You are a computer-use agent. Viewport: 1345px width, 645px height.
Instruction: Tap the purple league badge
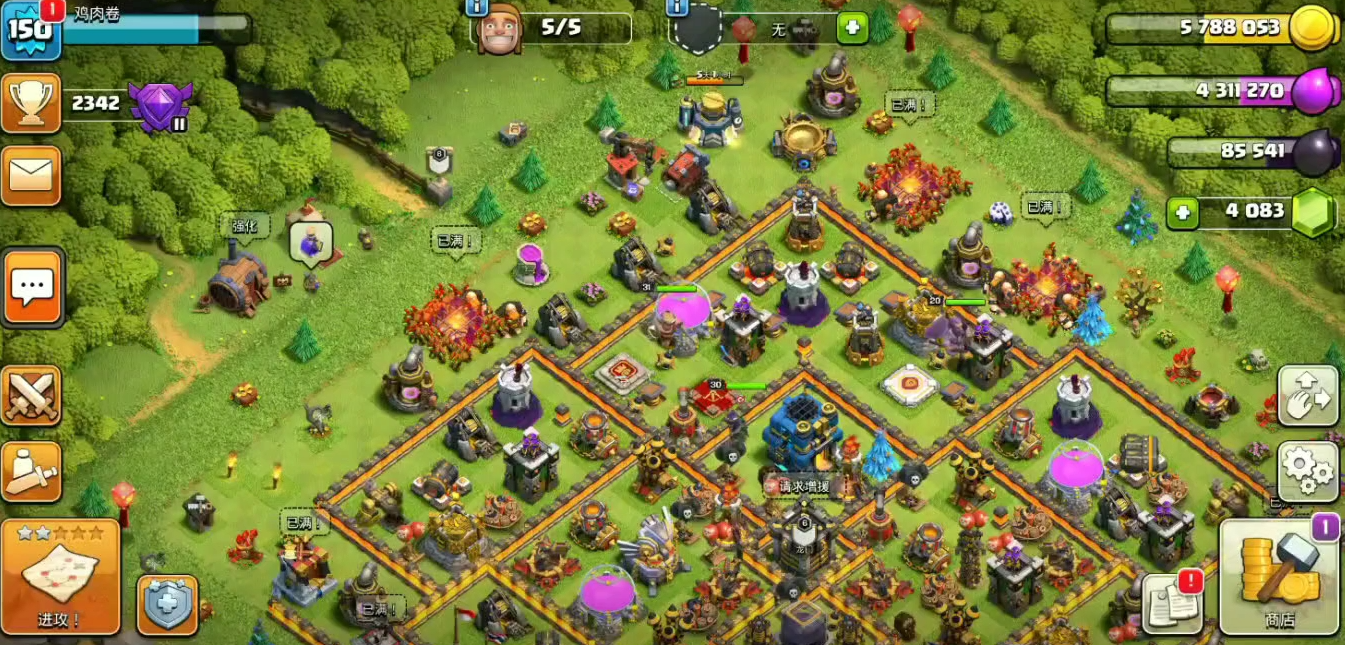160,104
